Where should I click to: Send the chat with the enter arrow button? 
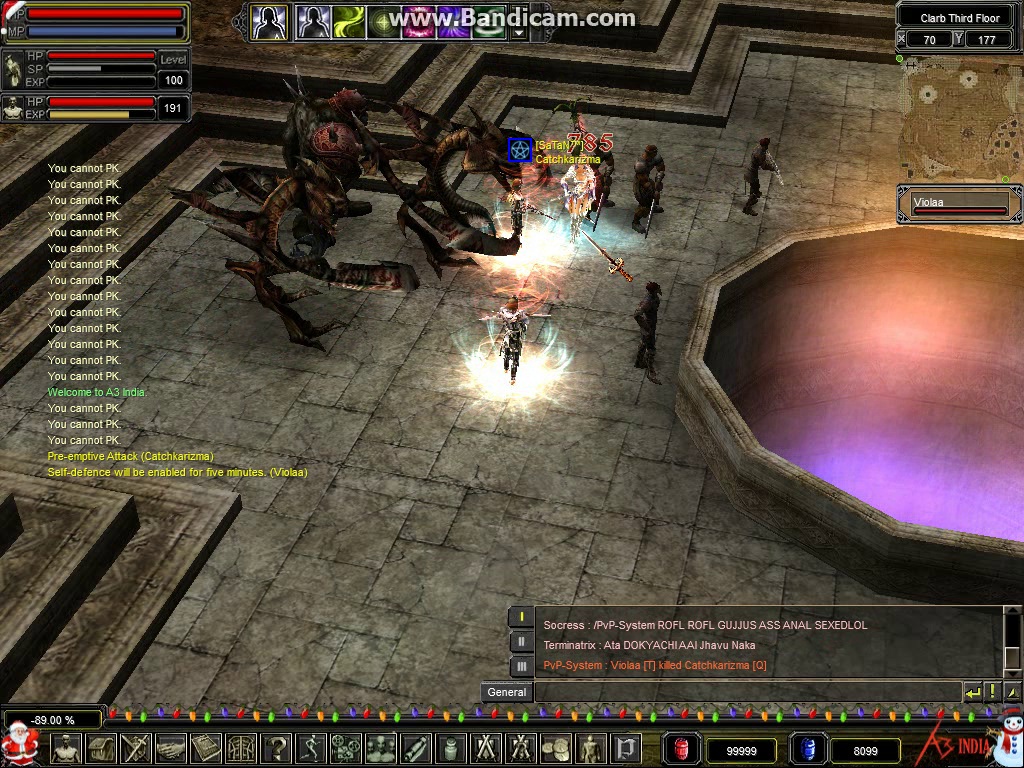972,692
